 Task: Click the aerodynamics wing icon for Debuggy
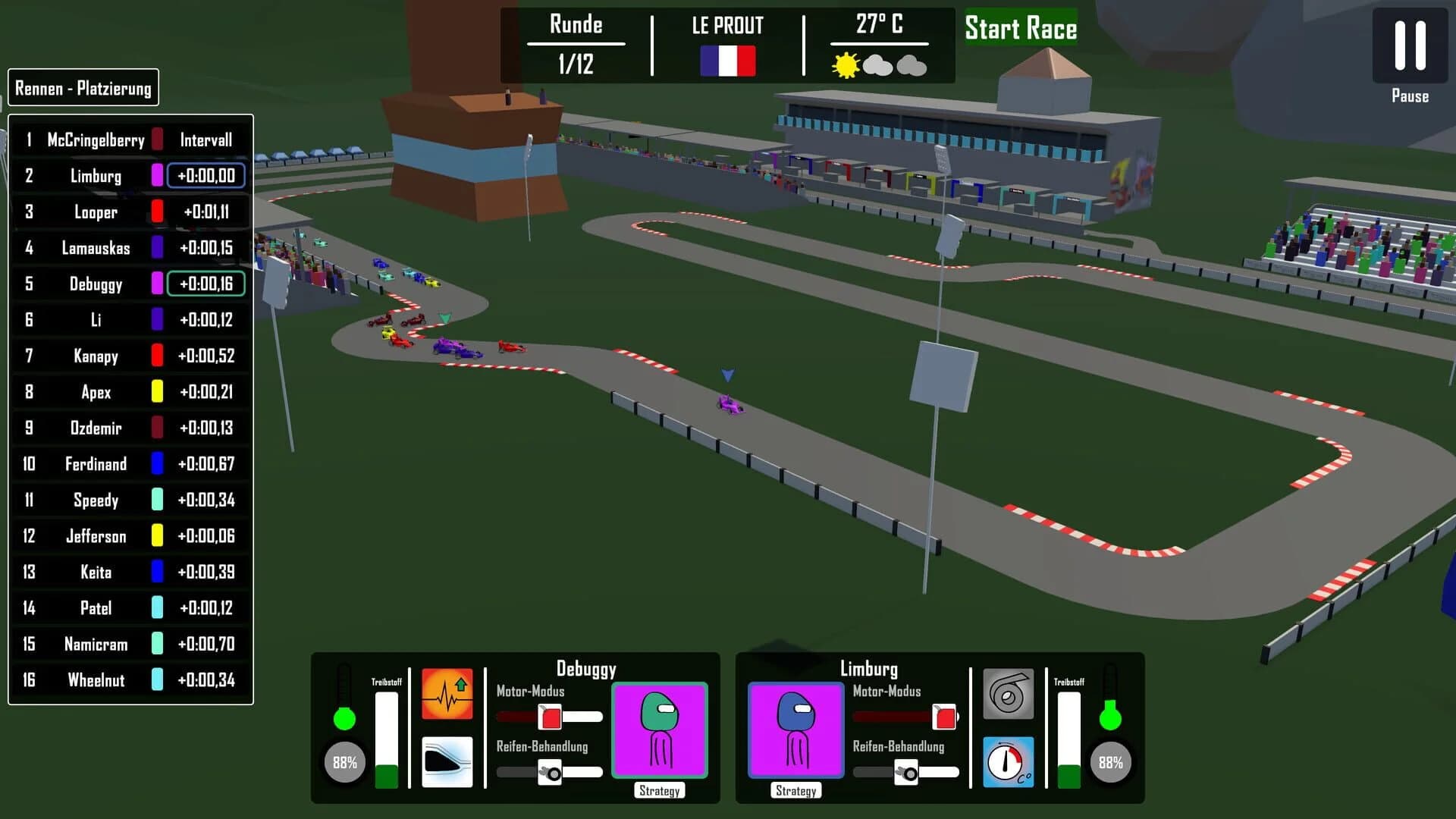pos(447,761)
